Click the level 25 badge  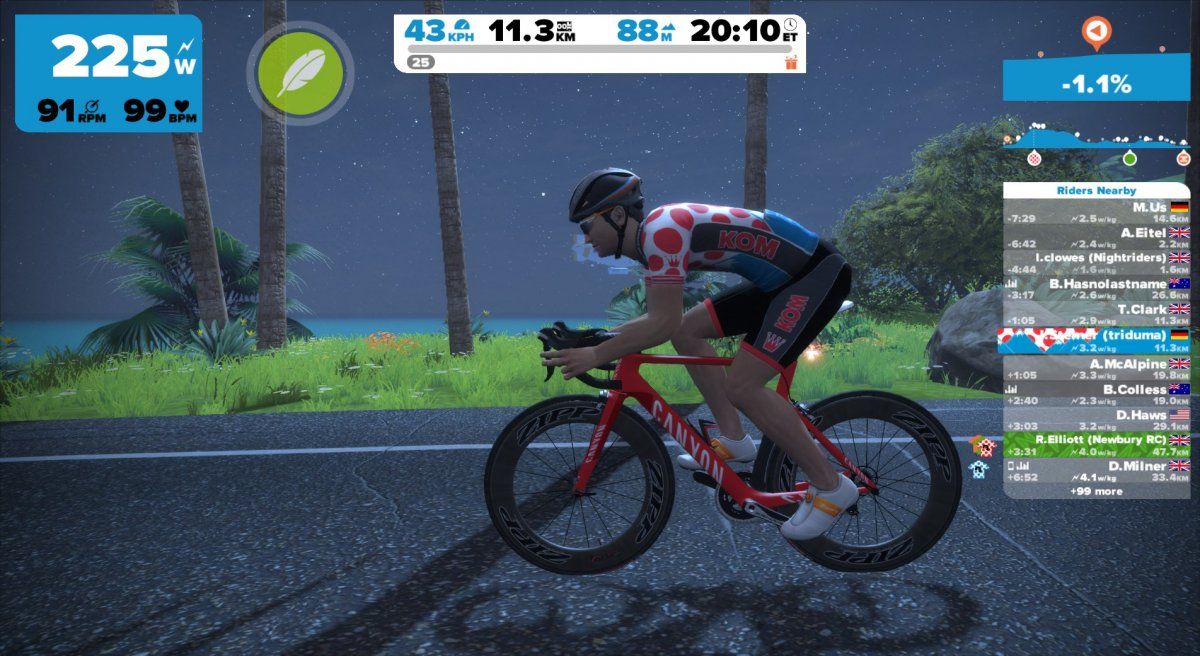(x=420, y=62)
